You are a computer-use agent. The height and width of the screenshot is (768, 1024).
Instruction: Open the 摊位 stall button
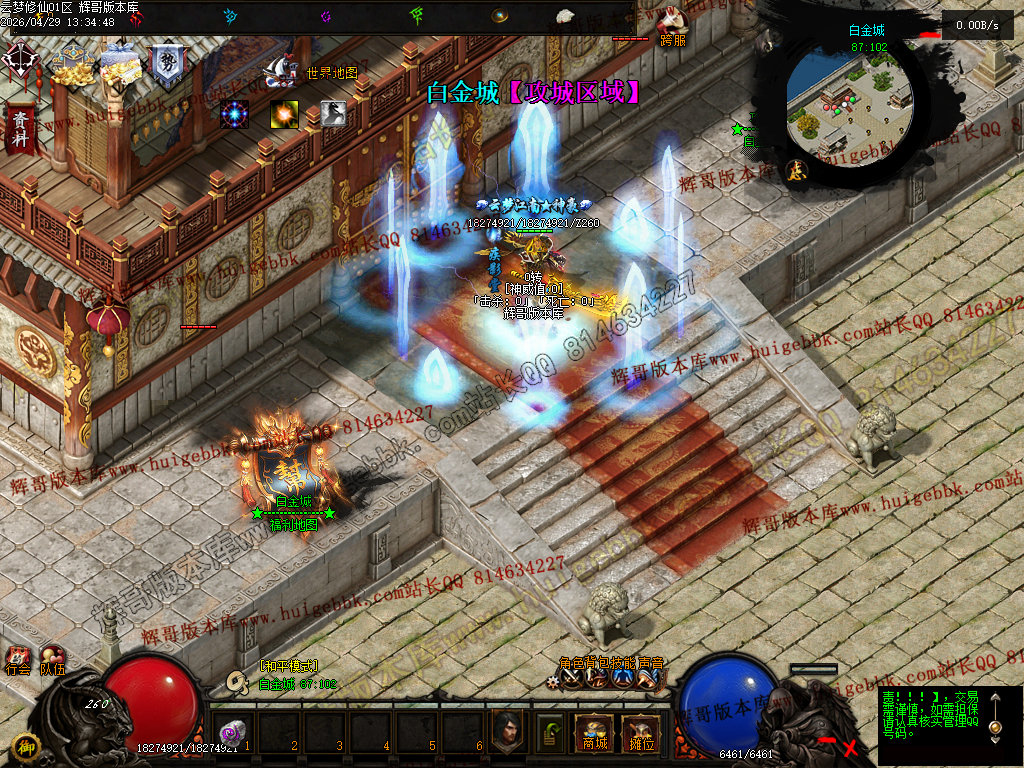pos(639,734)
